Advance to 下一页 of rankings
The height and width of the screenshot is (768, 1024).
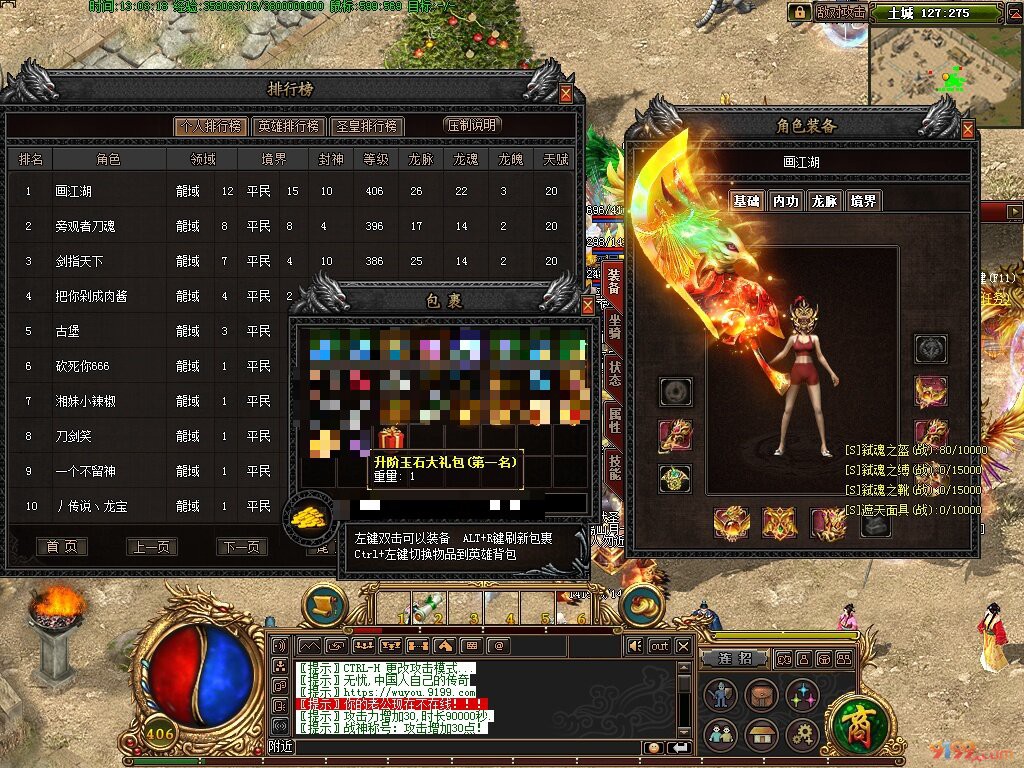242,547
